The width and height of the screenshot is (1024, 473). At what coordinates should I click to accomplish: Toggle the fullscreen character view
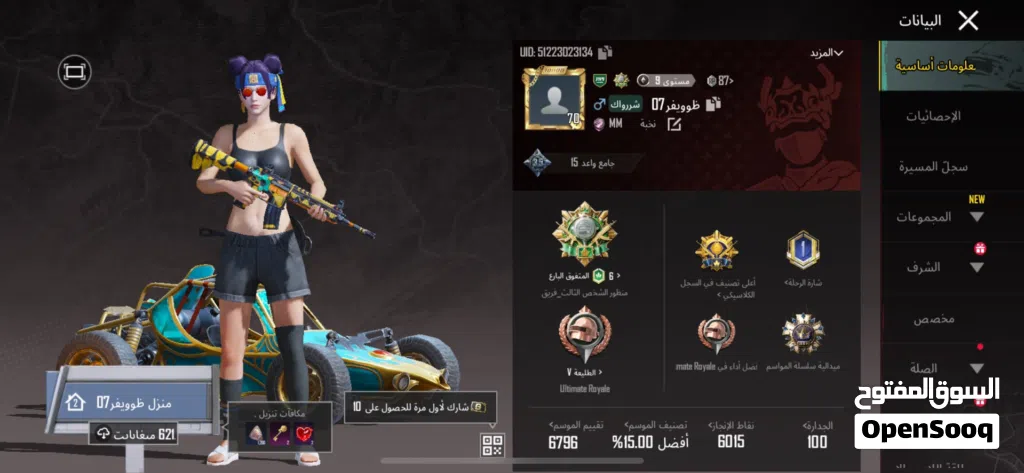pyautogui.click(x=73, y=71)
